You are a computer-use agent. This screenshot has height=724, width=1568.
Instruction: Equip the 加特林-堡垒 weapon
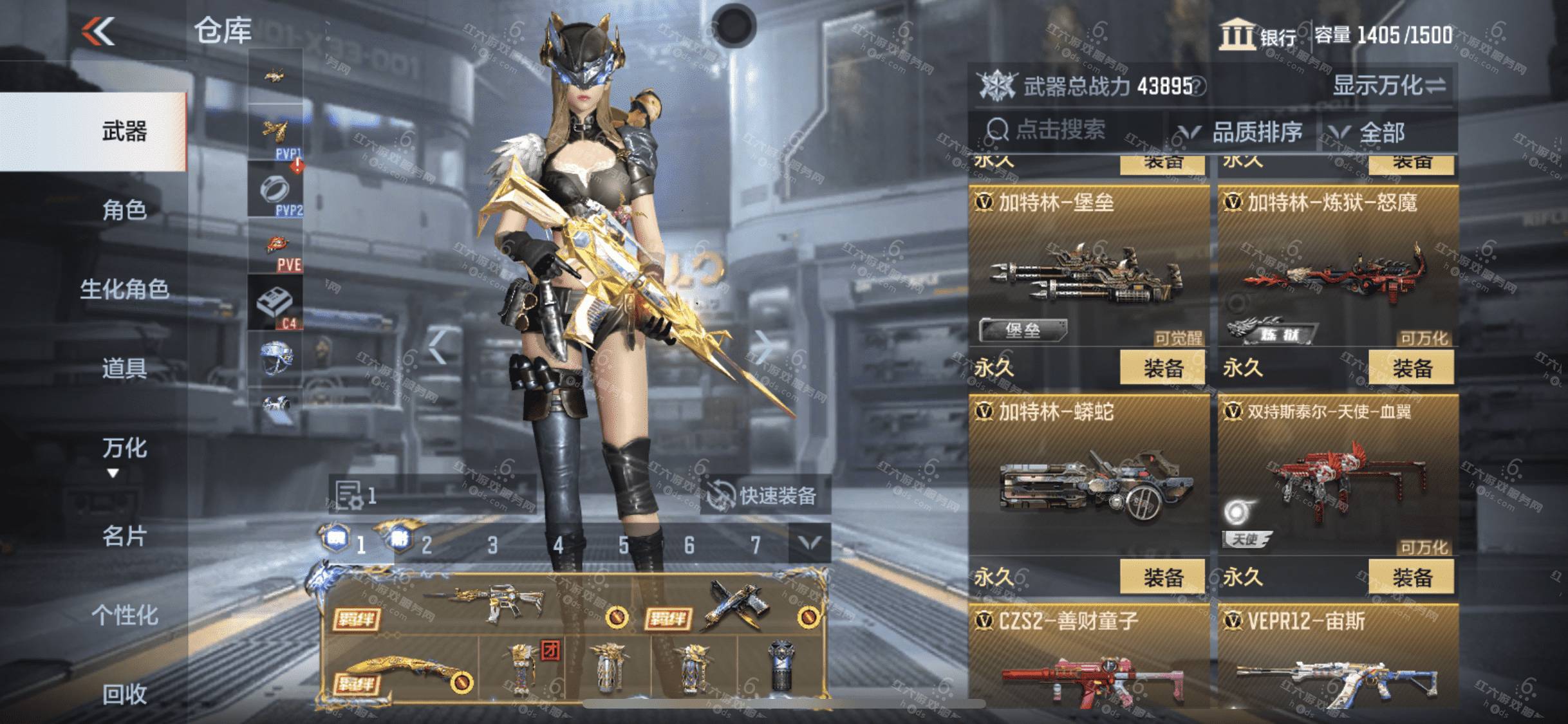tap(1162, 368)
